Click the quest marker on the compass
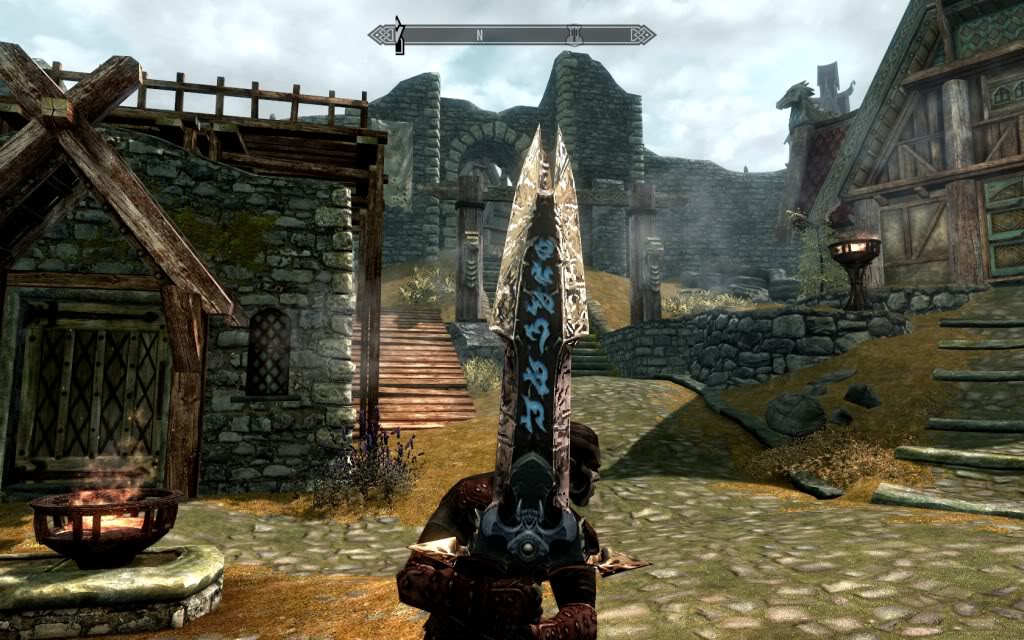This screenshot has height=640, width=1024. point(399,34)
